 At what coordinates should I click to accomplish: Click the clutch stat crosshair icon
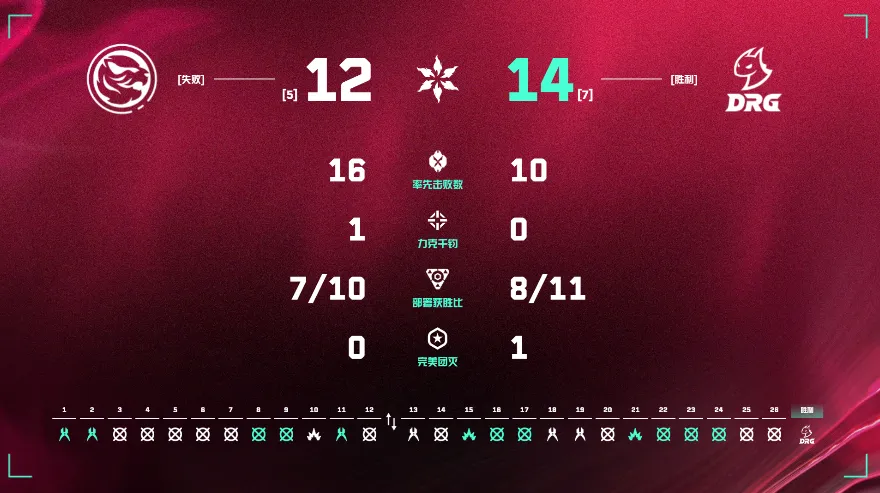tap(438, 220)
